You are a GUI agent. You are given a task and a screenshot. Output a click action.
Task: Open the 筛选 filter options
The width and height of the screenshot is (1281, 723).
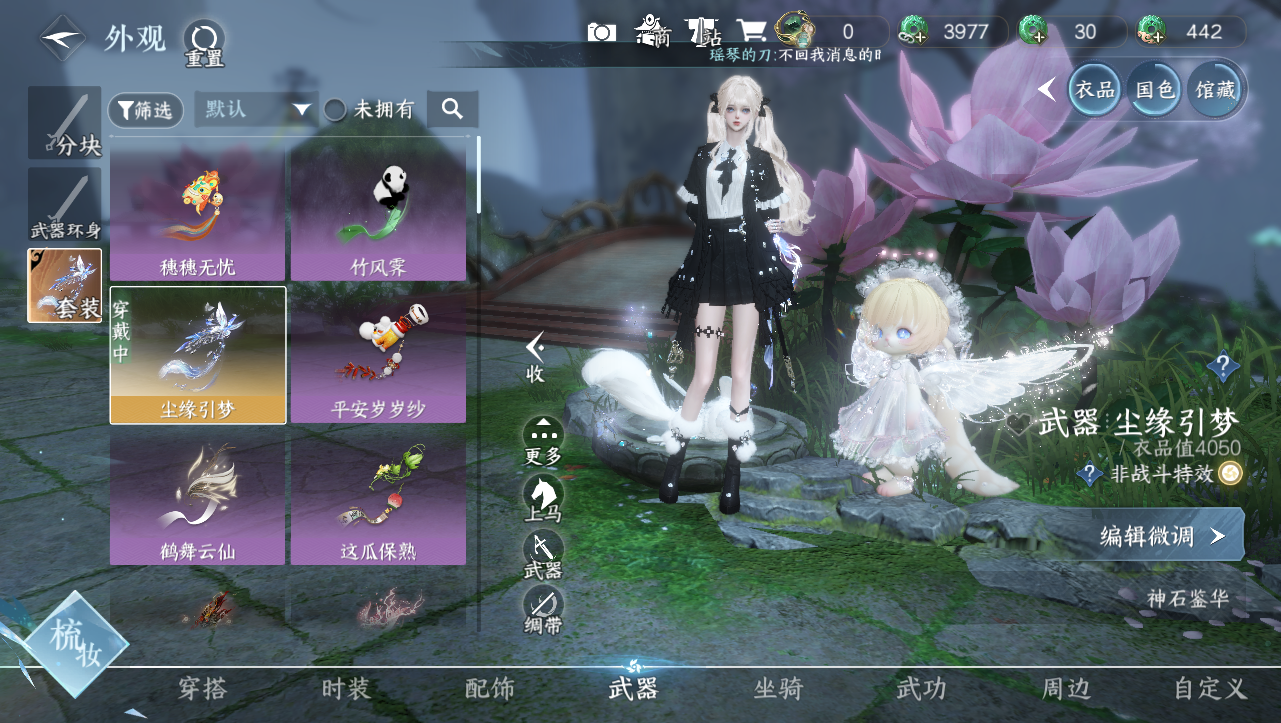click(x=146, y=111)
